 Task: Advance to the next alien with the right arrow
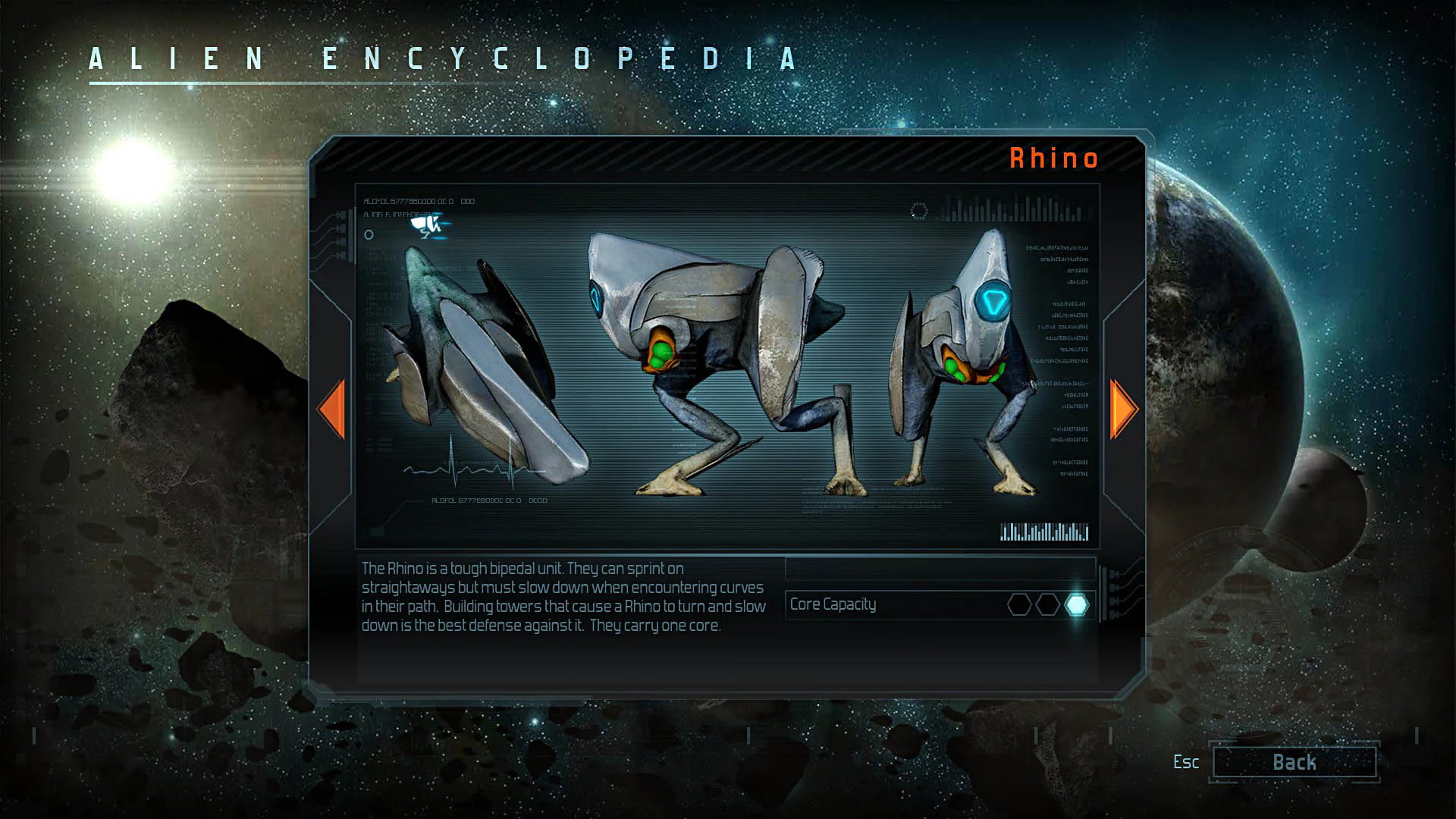(x=1122, y=409)
